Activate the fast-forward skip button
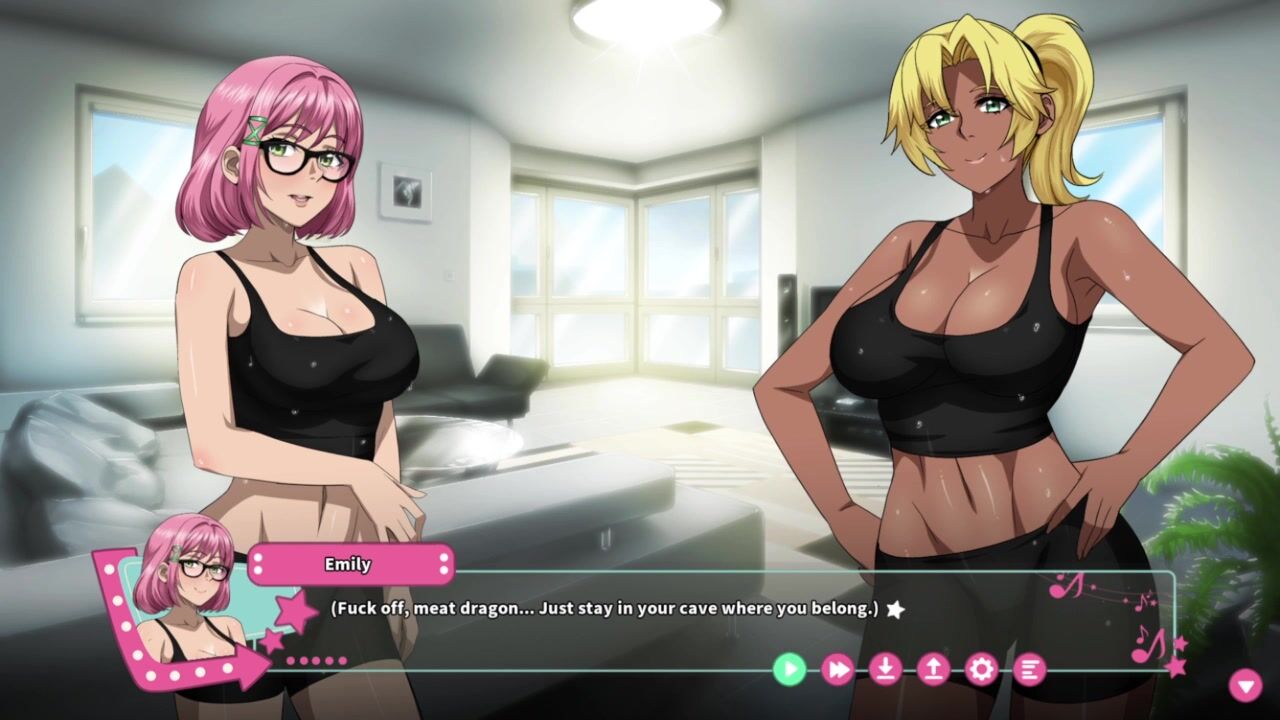 click(x=837, y=669)
